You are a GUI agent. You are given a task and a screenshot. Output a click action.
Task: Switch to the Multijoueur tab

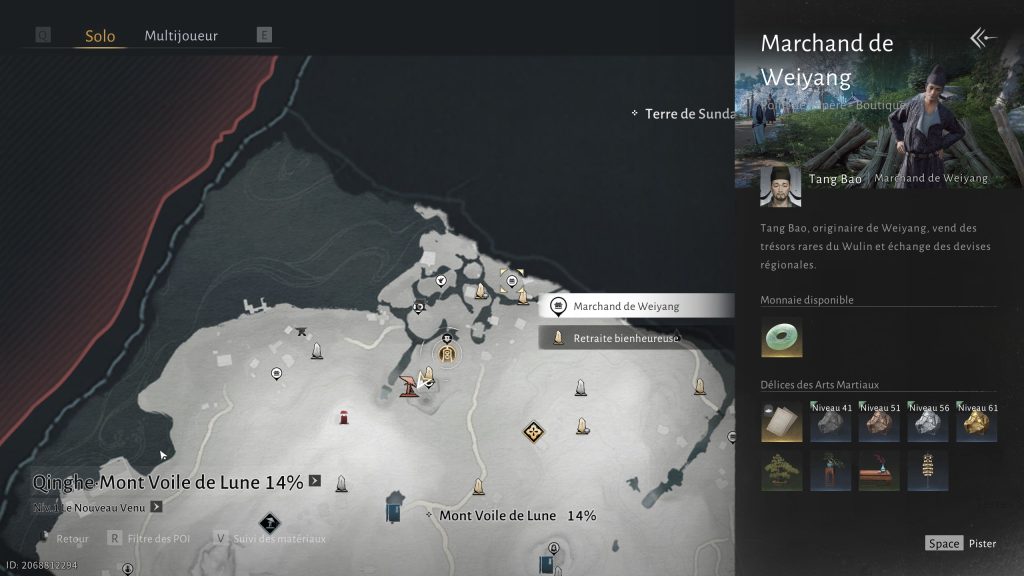click(x=181, y=36)
